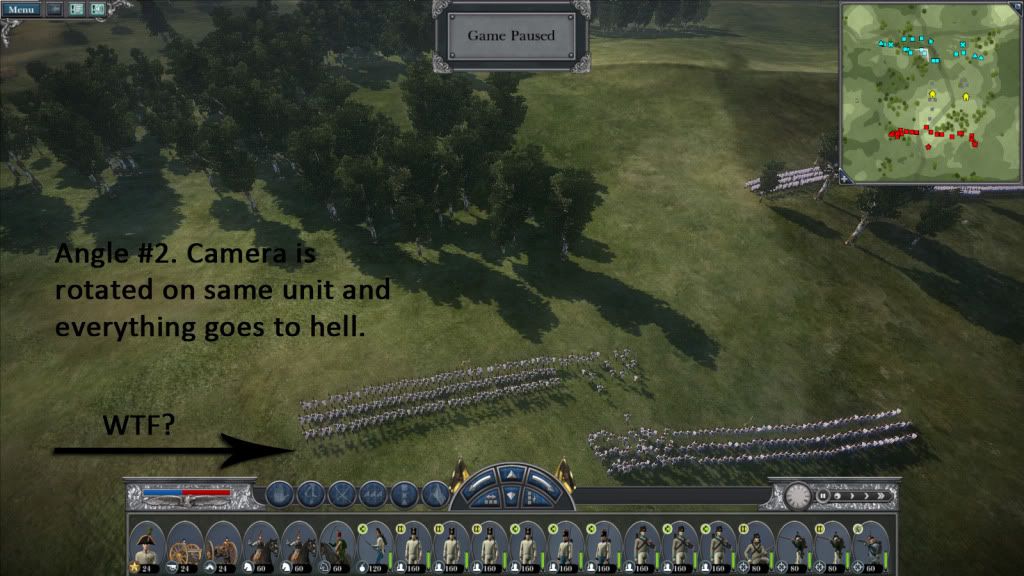Open the Menu button
This screenshot has width=1024, height=576.
click(x=21, y=9)
